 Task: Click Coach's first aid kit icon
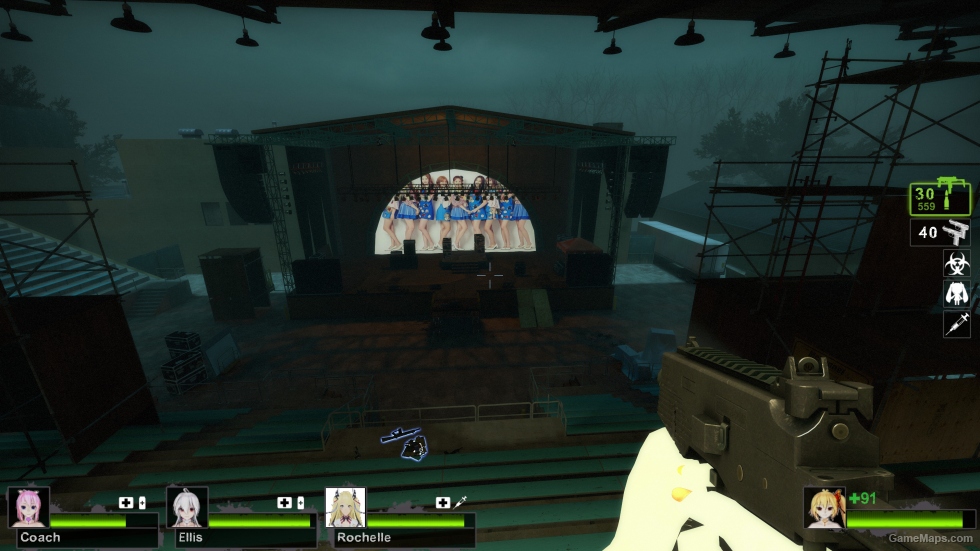(126, 502)
